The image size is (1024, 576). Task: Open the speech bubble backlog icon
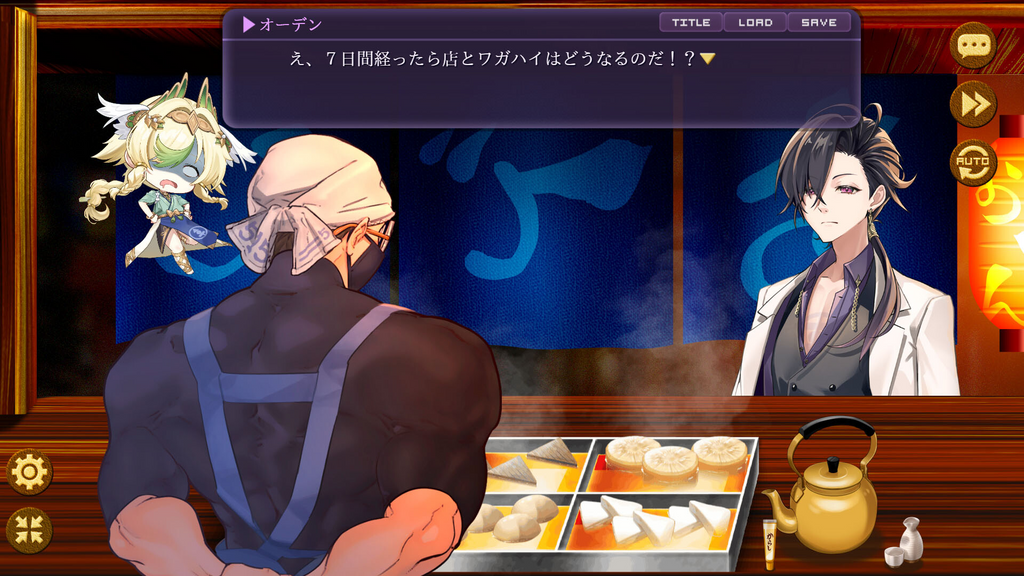tap(972, 45)
